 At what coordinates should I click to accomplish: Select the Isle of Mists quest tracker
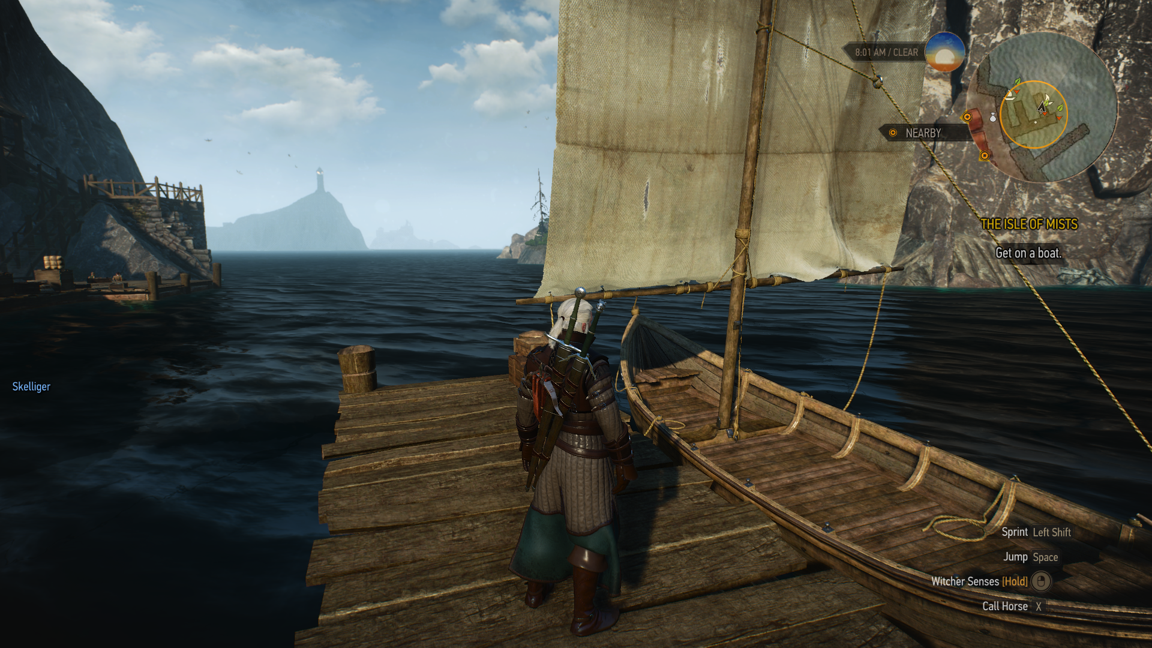pyautogui.click(x=1028, y=225)
